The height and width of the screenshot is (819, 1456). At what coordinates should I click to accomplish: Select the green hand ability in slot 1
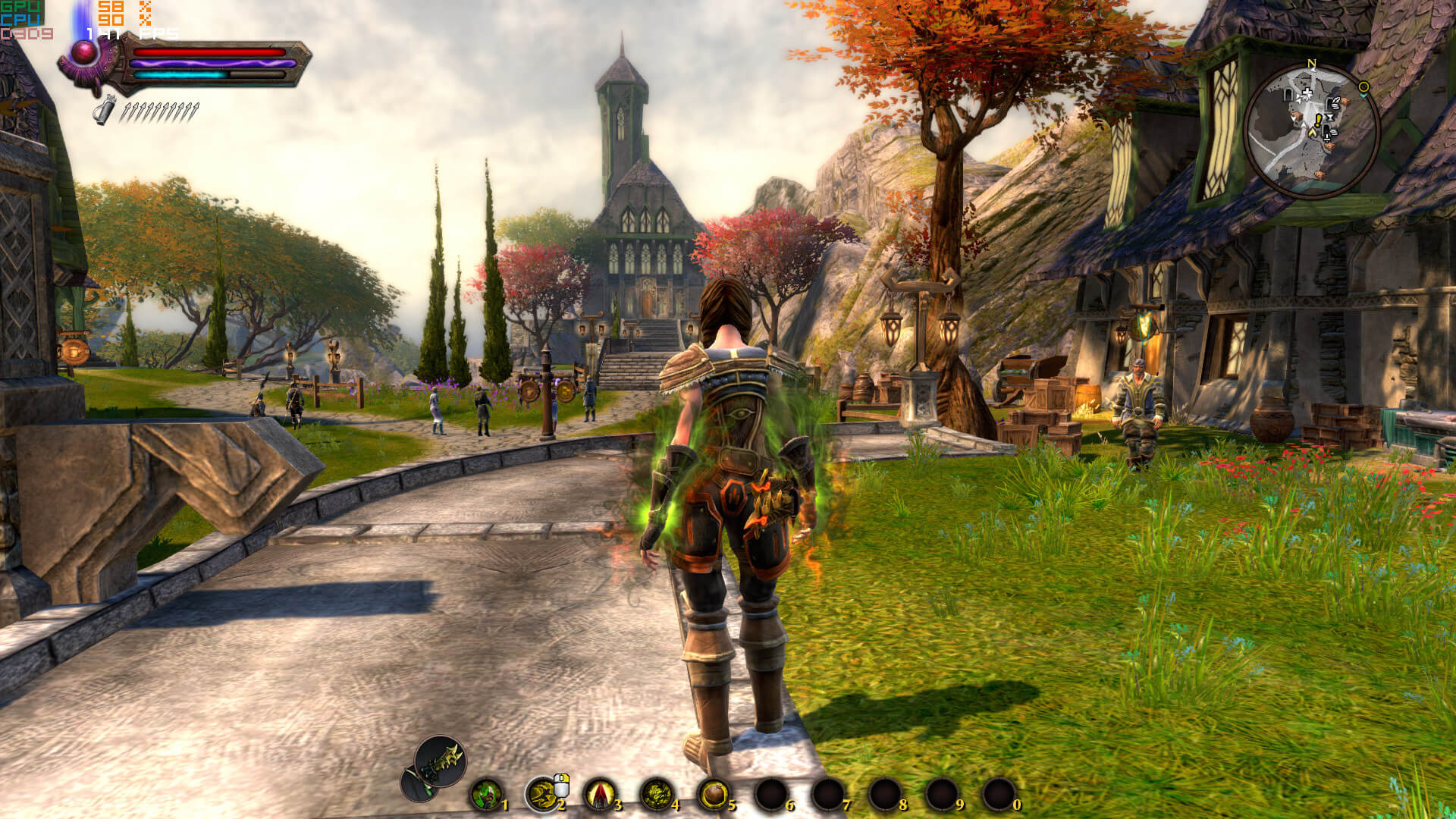click(x=486, y=795)
